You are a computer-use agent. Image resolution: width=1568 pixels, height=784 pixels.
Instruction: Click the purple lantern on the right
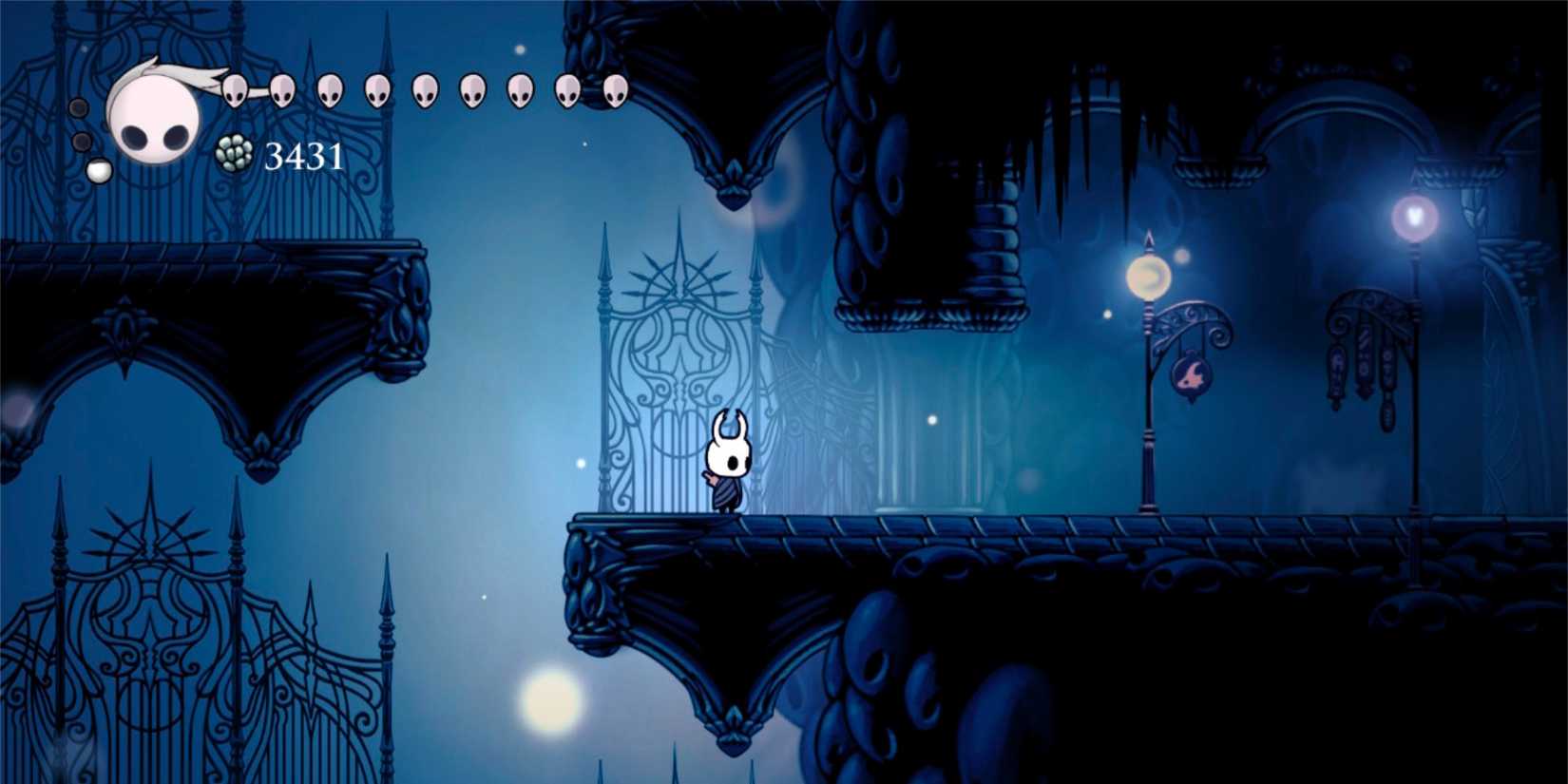pyautogui.click(x=1417, y=217)
